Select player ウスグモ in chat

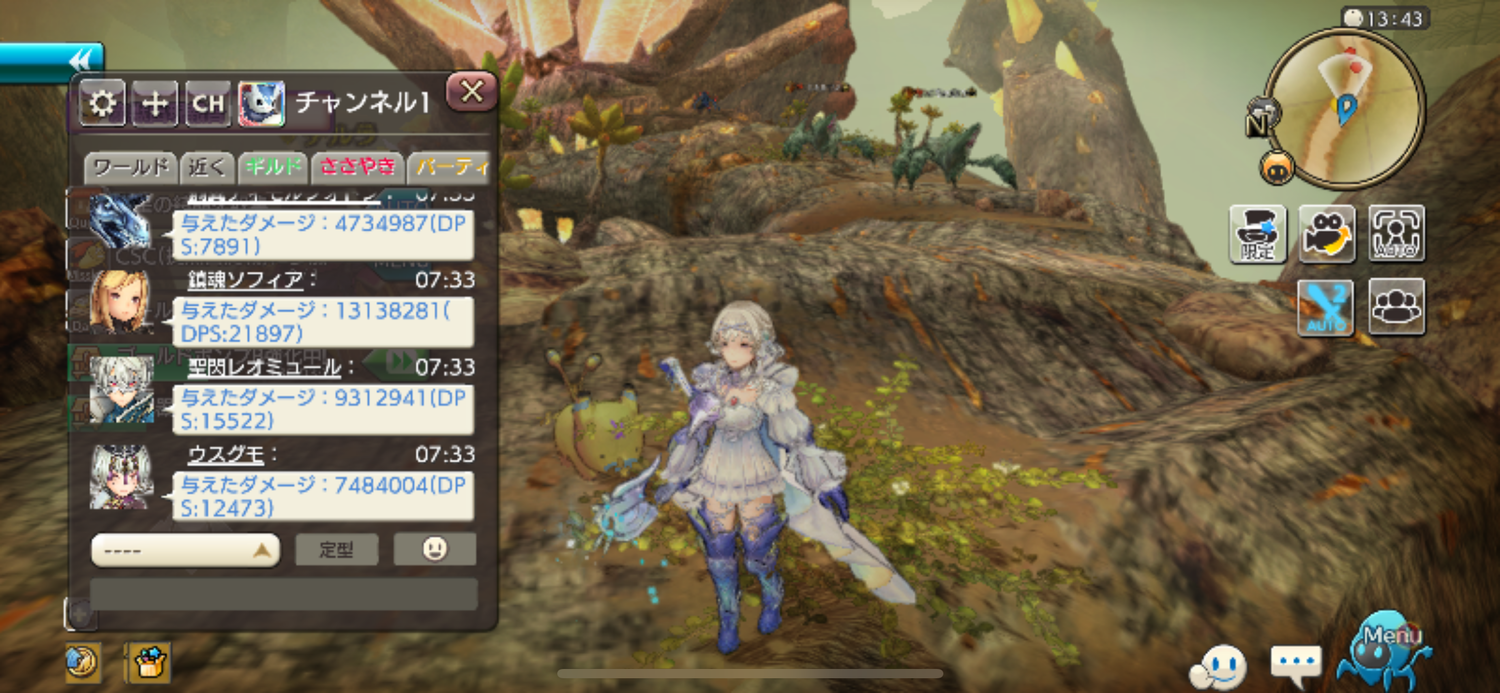pyautogui.click(x=226, y=455)
